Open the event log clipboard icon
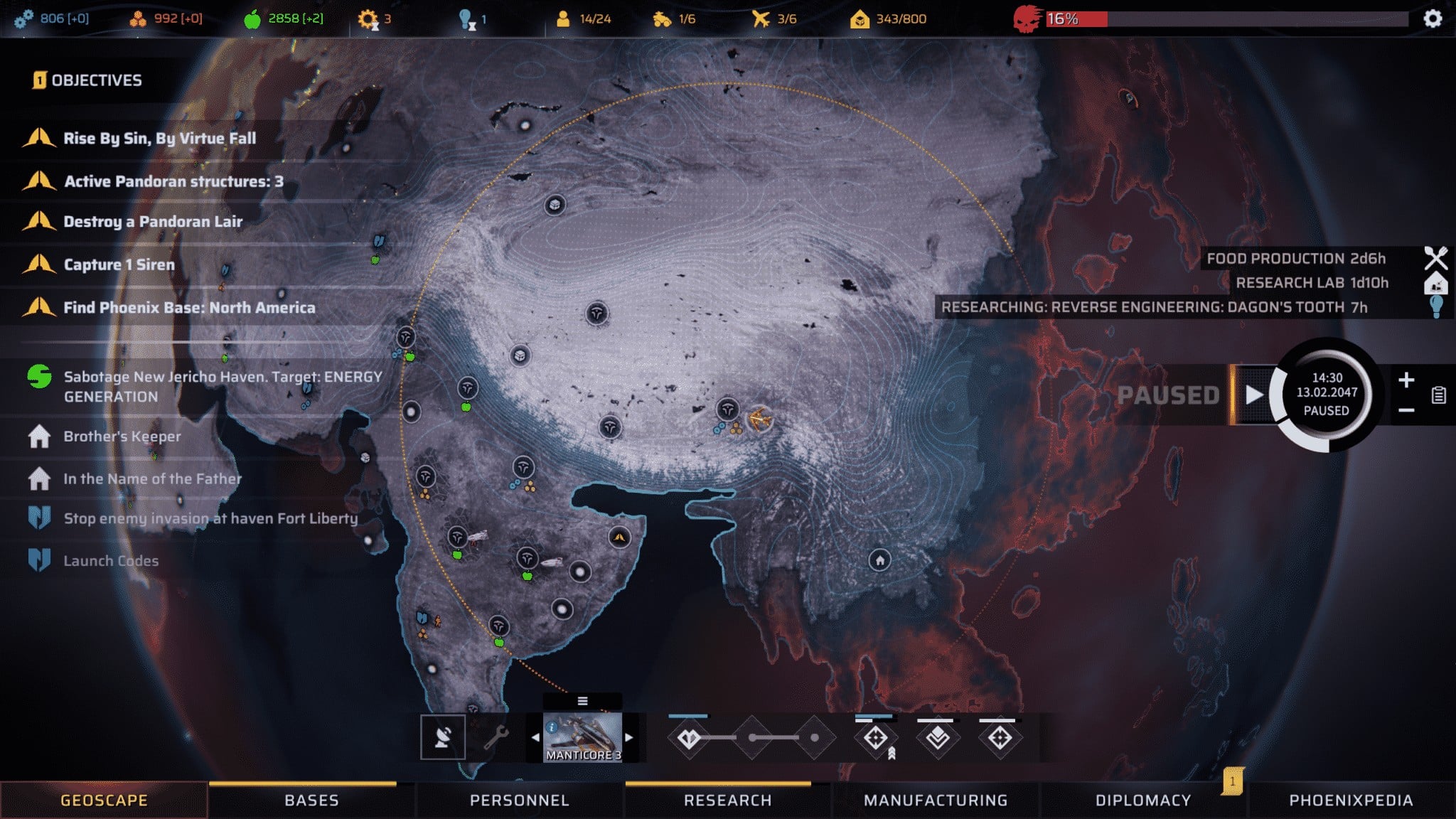Viewport: 1456px width, 819px height. 1438,395
